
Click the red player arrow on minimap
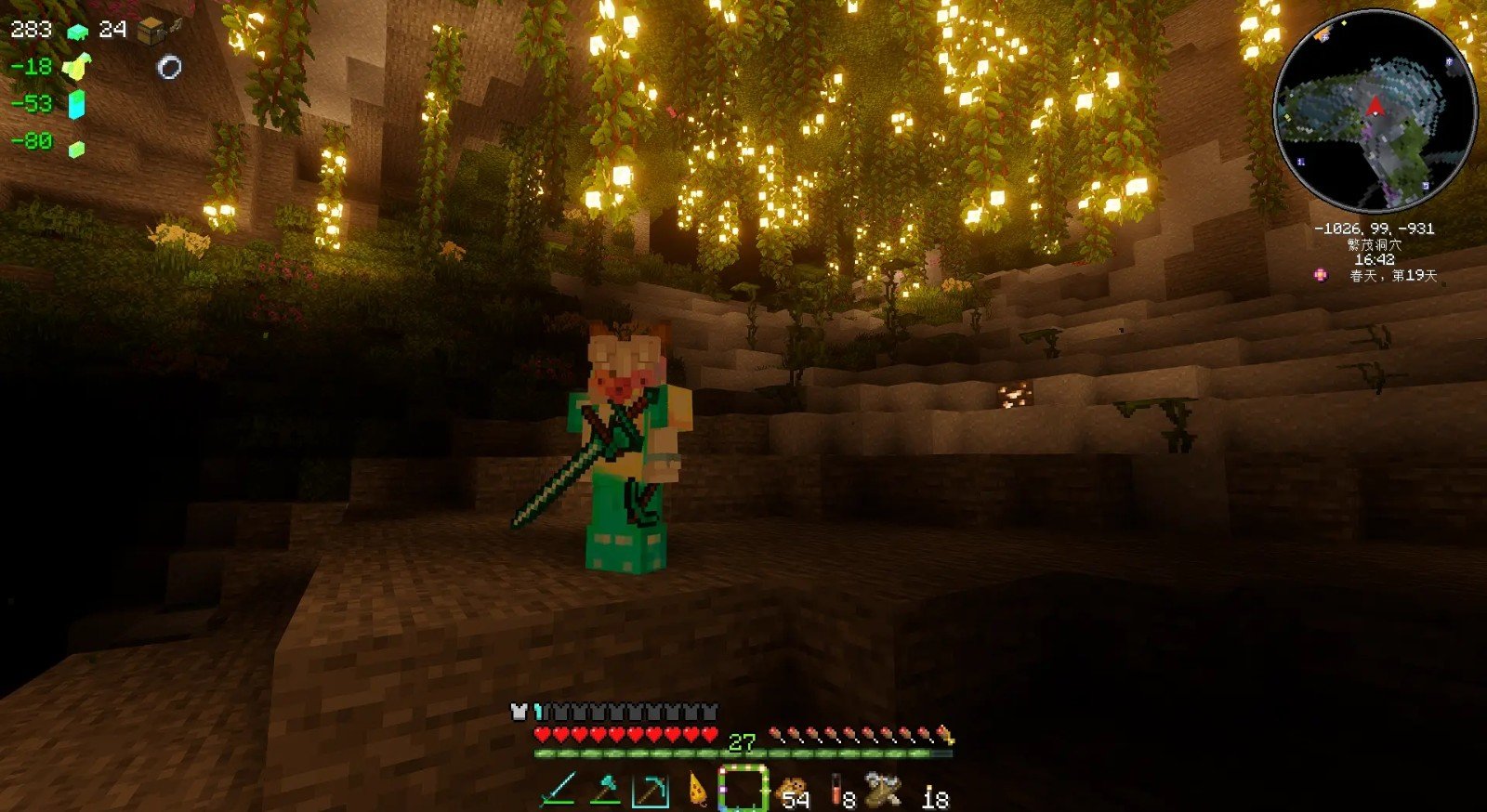[1375, 106]
